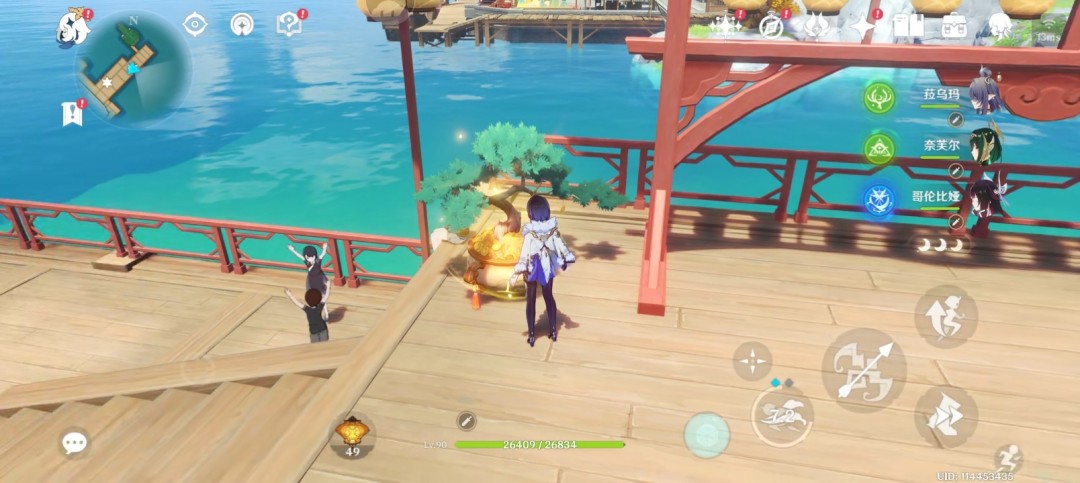Open the Wish star icon
Image resolution: width=1080 pixels, height=483 pixels.
(724, 26)
